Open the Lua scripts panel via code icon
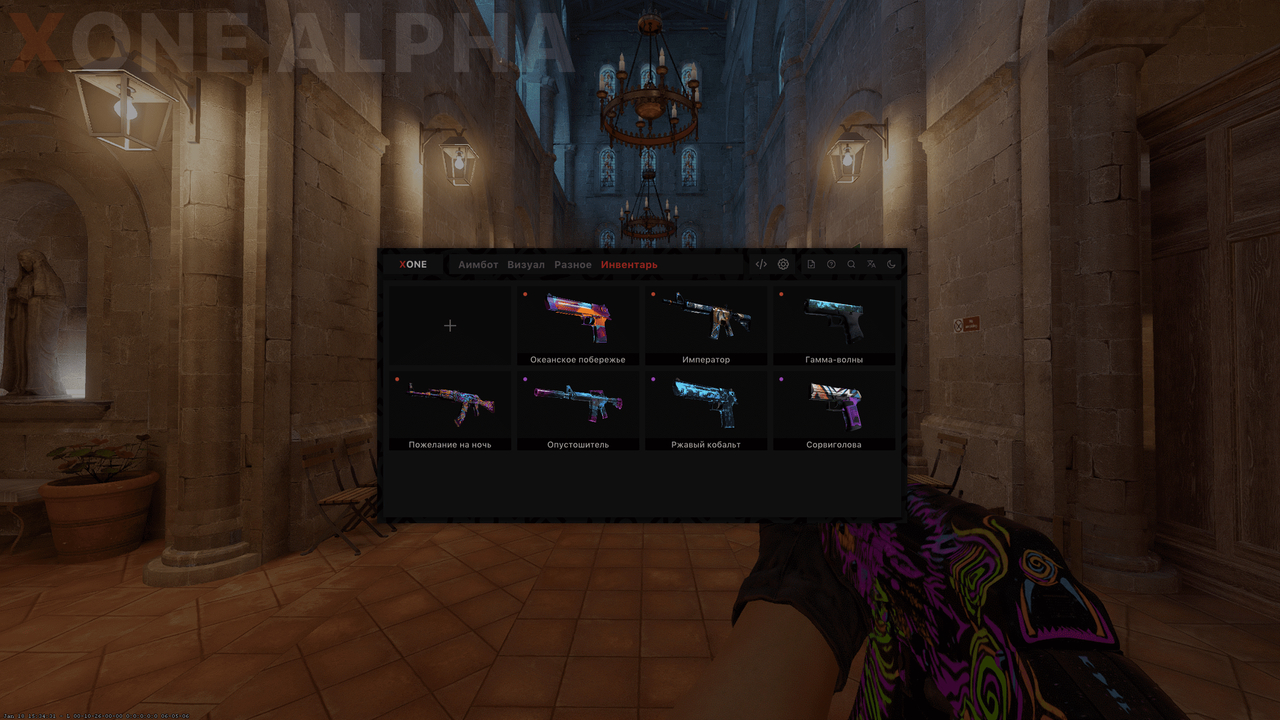Image resolution: width=1280 pixels, height=720 pixels. (x=761, y=264)
